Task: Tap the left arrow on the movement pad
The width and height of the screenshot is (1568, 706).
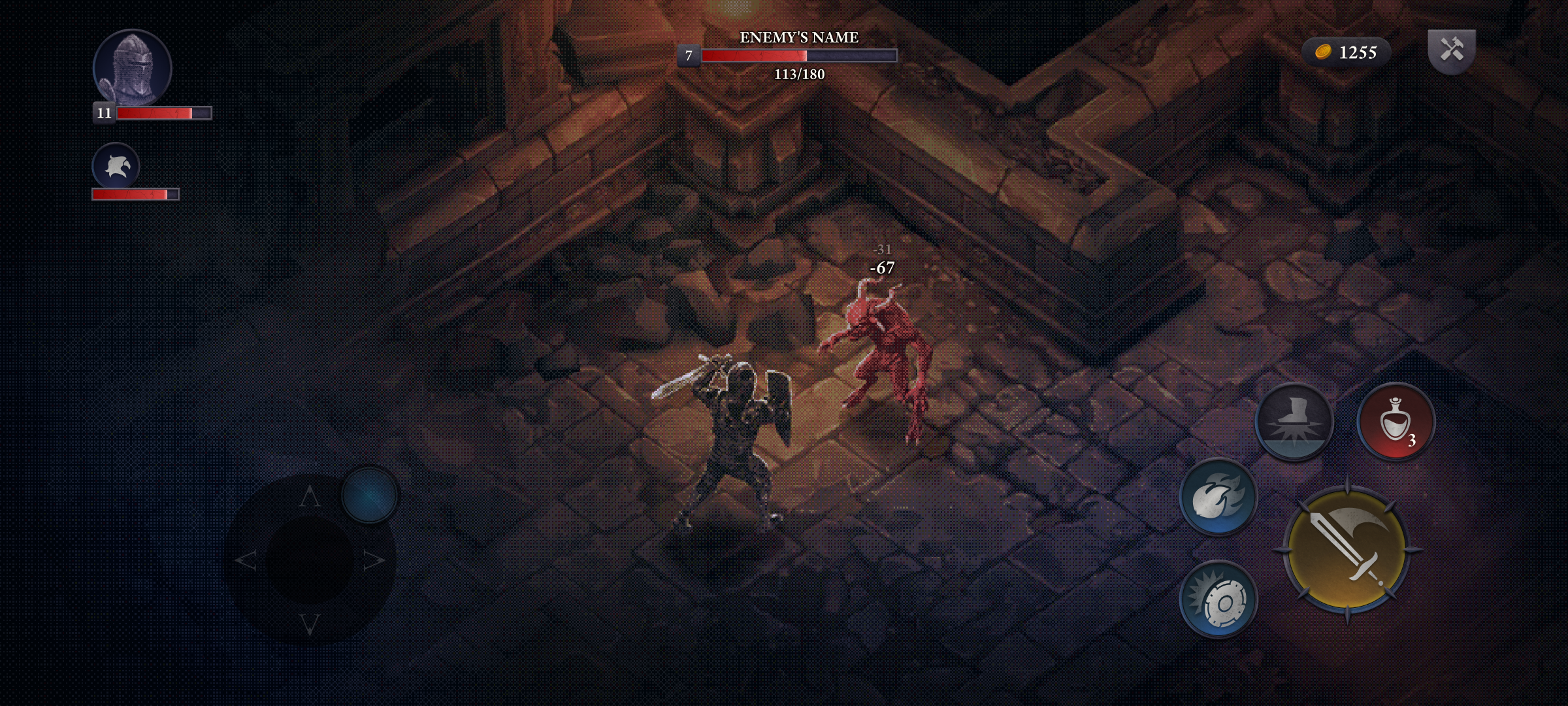Action: click(x=246, y=560)
